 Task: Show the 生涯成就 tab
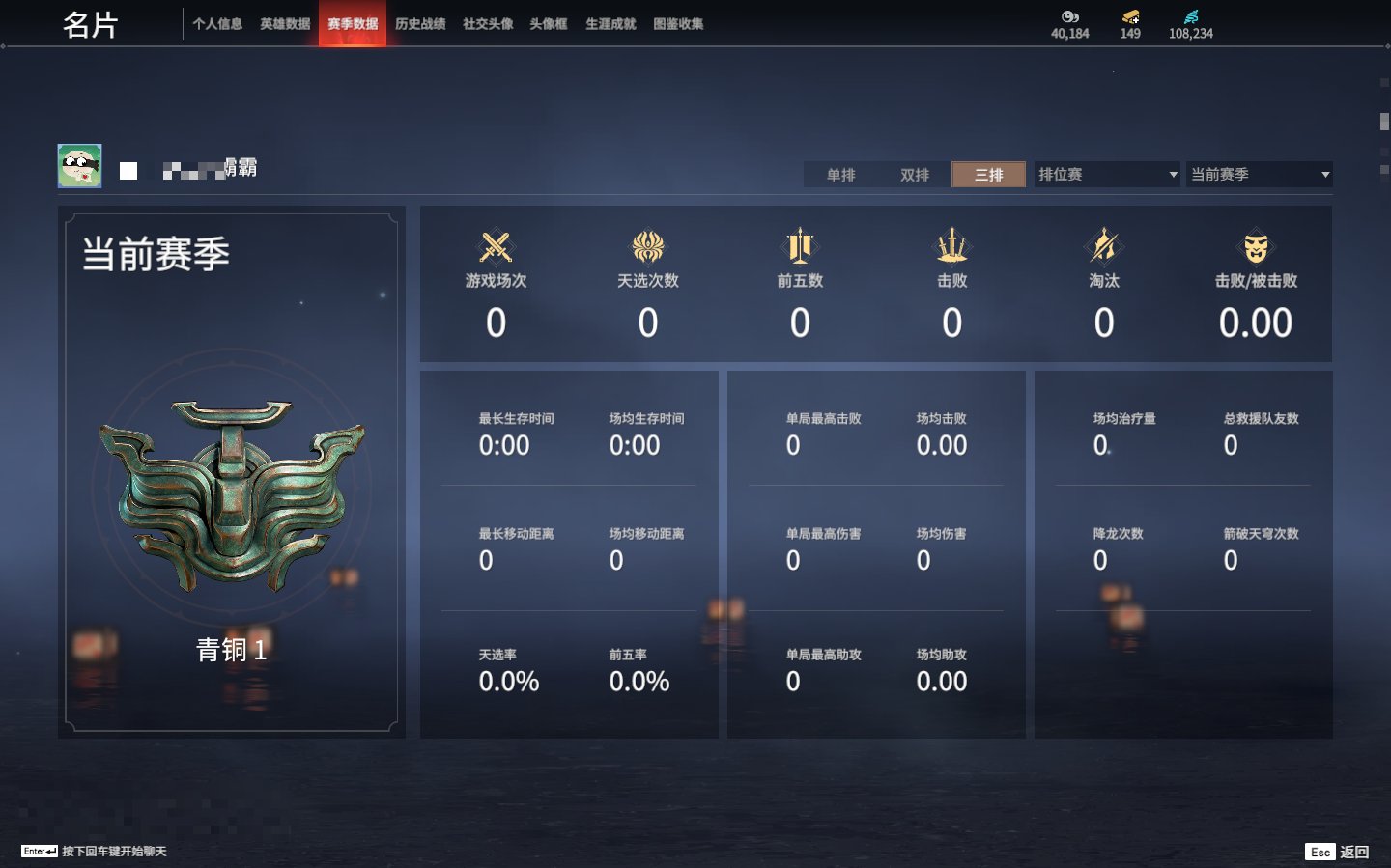tap(610, 24)
